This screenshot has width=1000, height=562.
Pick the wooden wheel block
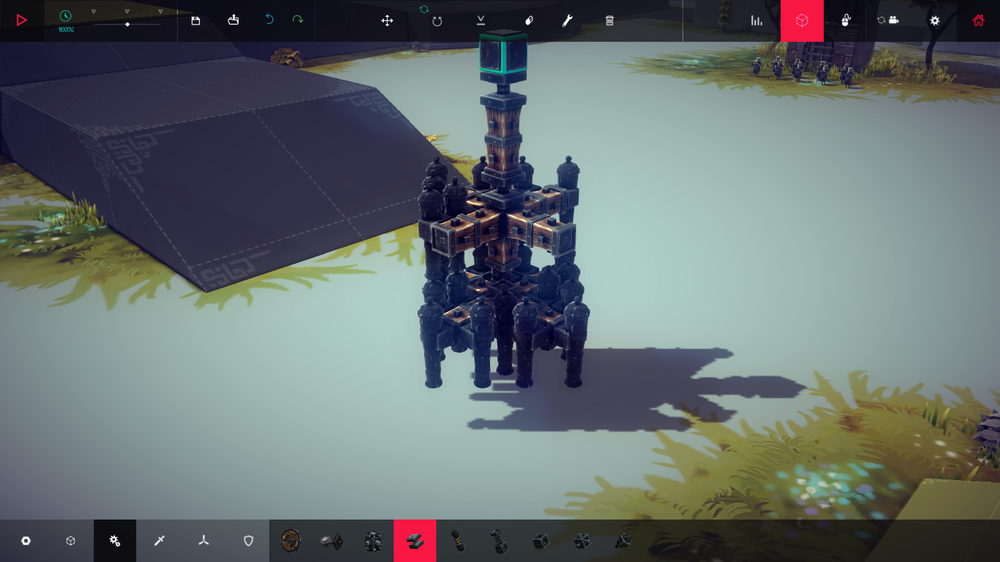tap(291, 541)
